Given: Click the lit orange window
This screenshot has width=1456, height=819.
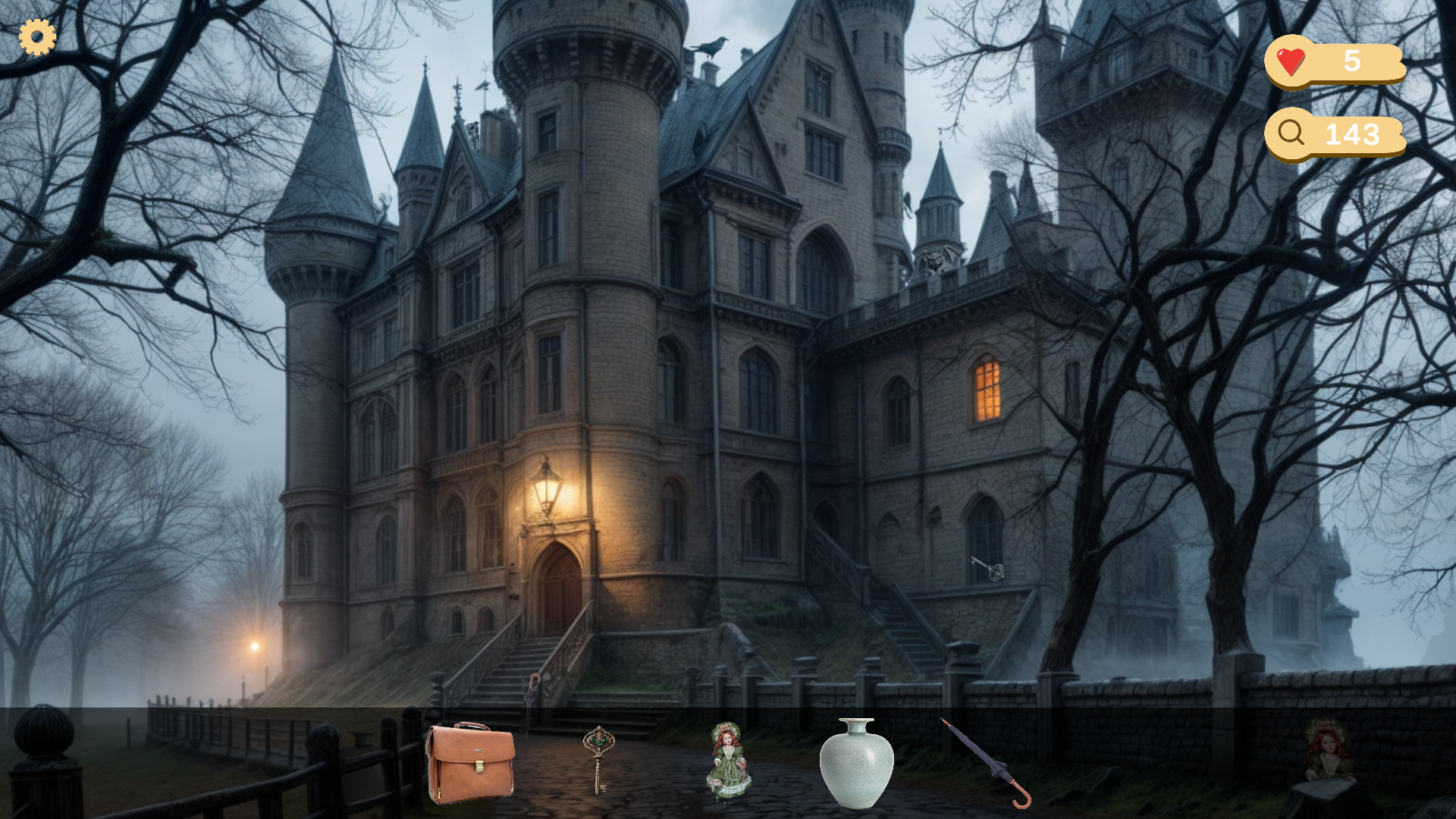Looking at the screenshot, I should 986,388.
